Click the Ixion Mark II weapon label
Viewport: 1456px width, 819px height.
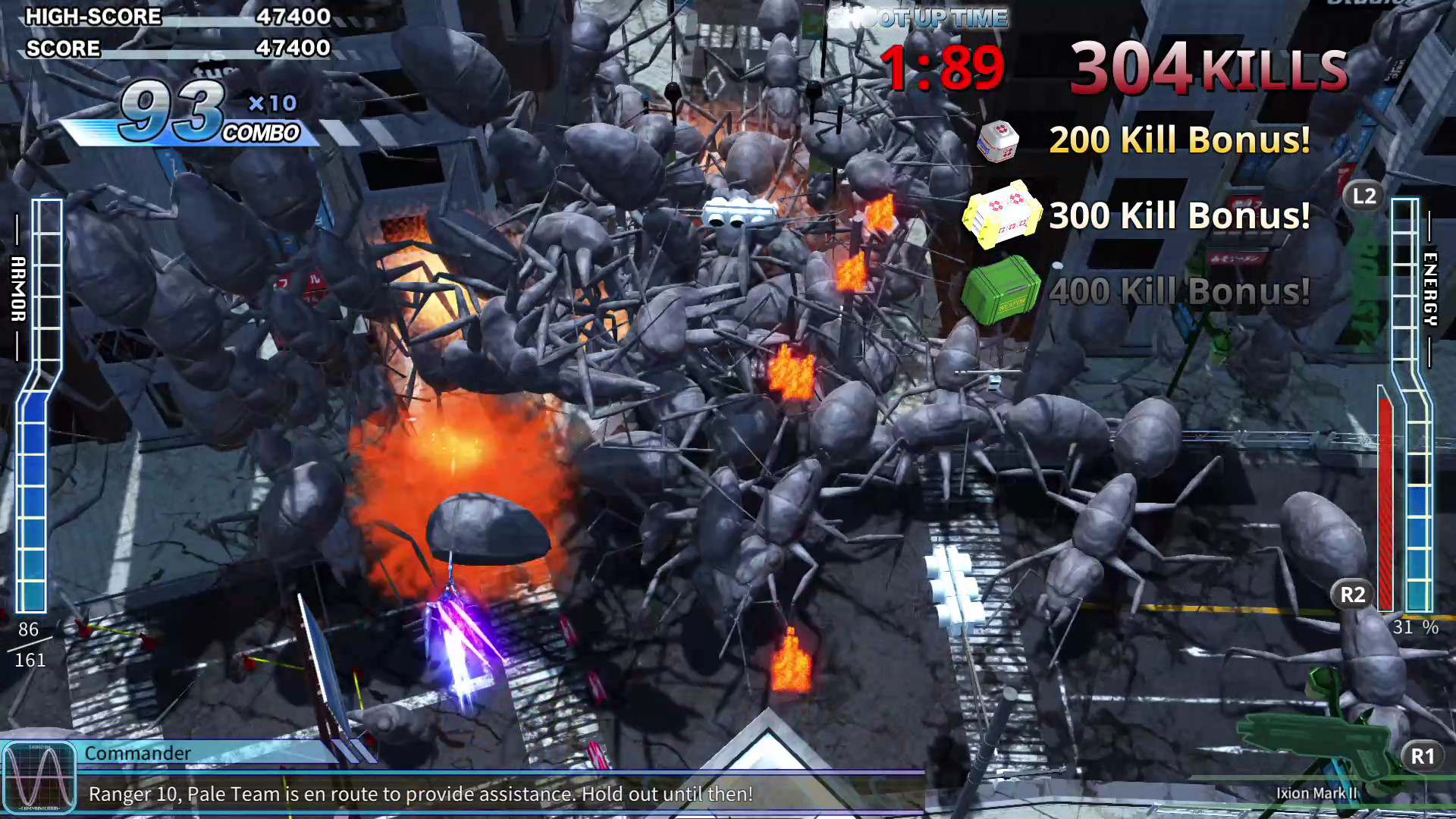click(x=1317, y=793)
